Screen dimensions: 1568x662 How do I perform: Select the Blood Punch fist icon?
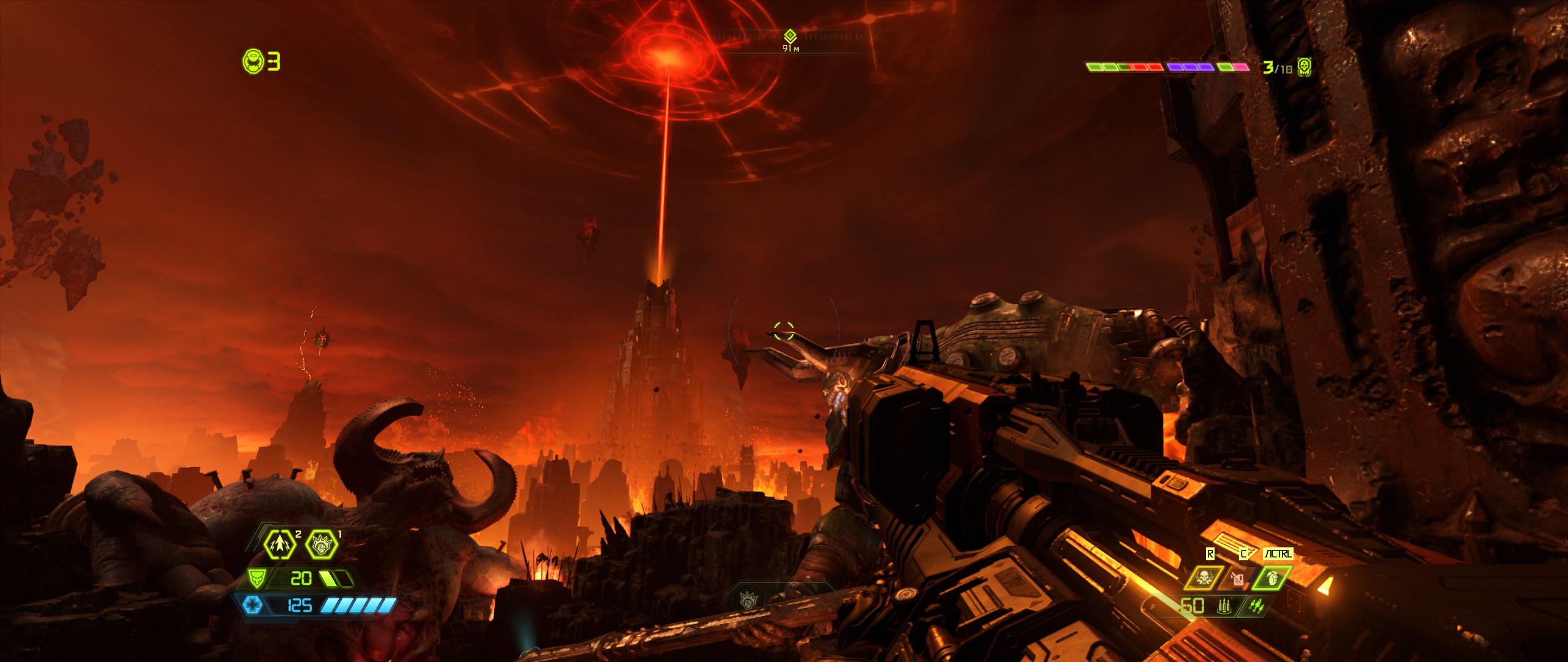tap(322, 544)
